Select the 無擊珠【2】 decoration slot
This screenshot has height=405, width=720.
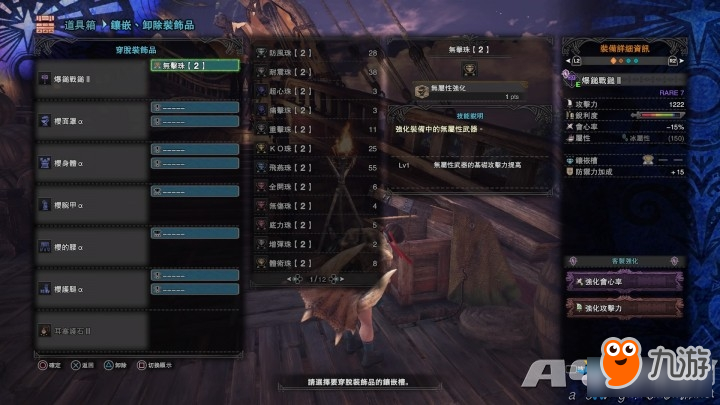pyautogui.click(x=194, y=65)
